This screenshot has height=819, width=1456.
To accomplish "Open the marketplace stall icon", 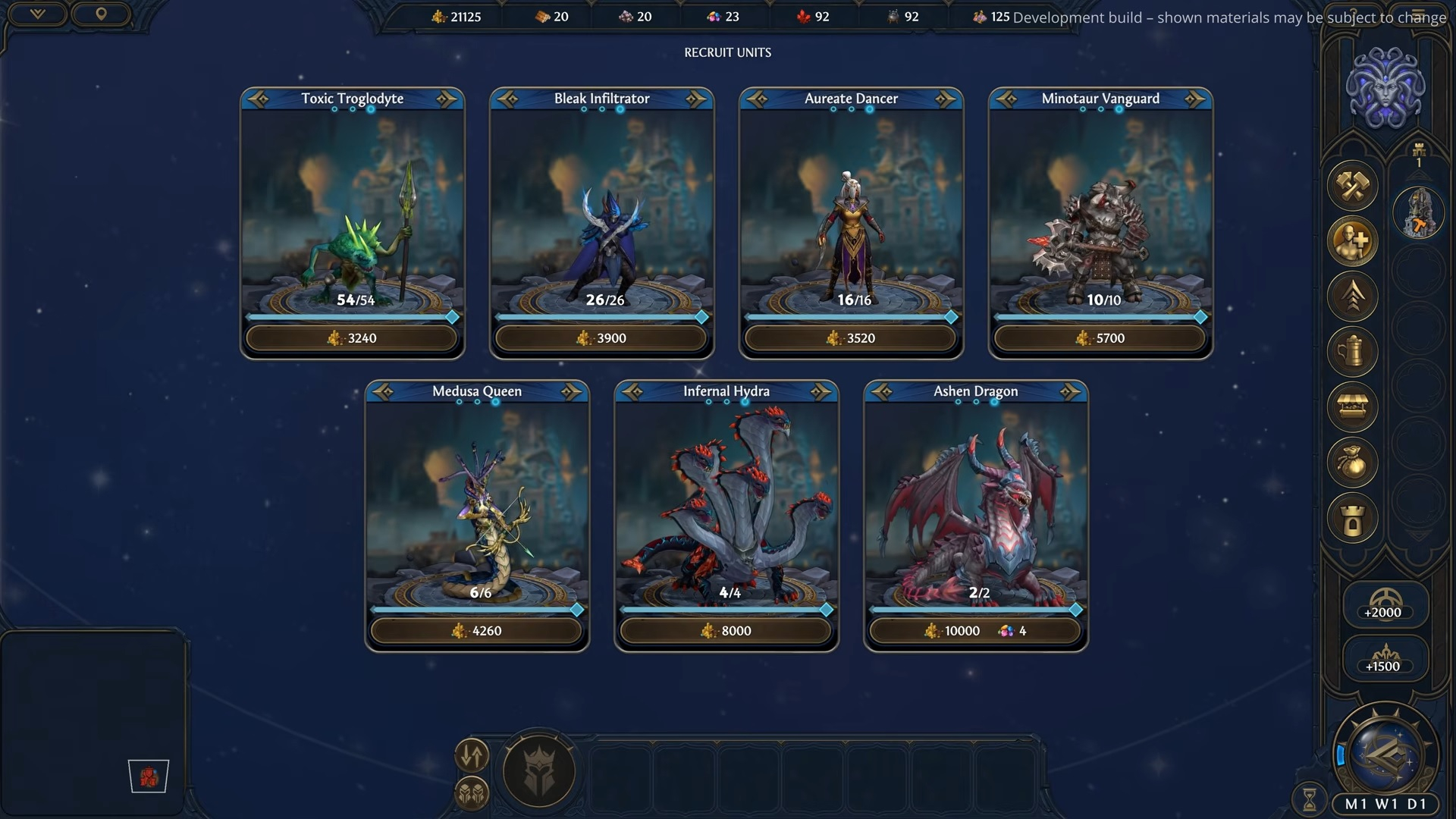I will 1353,407.
